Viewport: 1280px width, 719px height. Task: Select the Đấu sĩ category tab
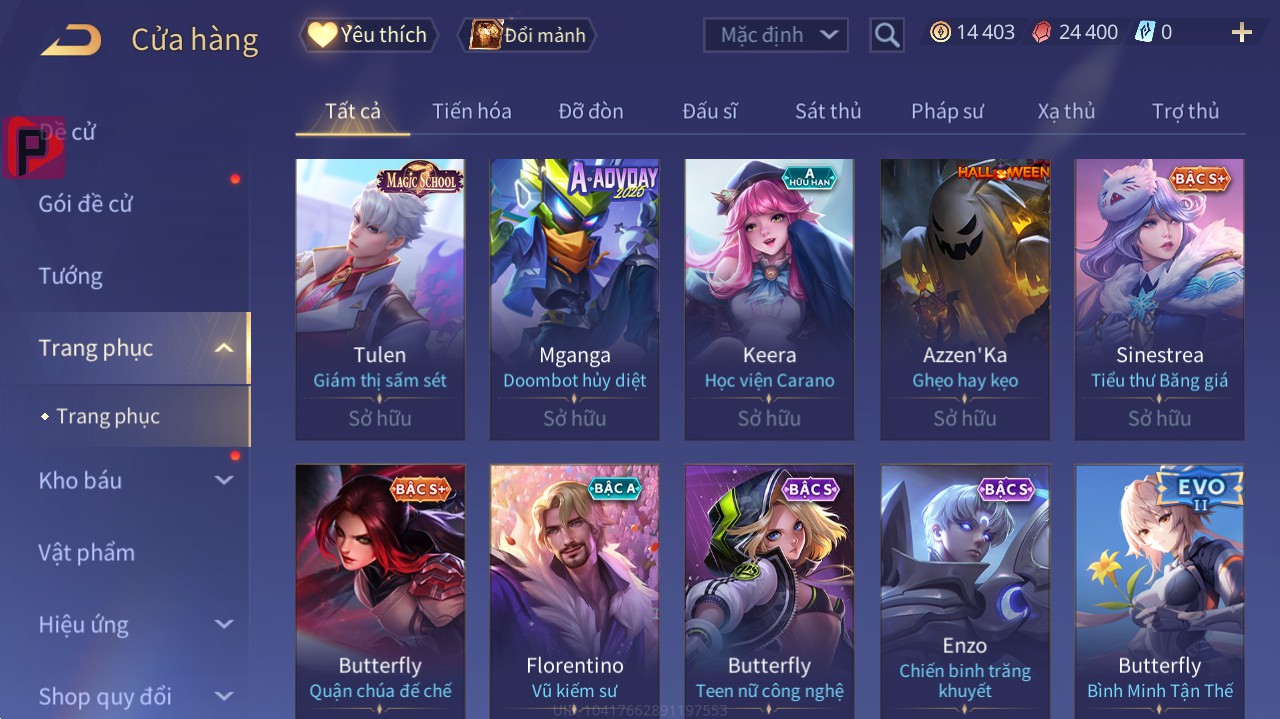(x=710, y=111)
